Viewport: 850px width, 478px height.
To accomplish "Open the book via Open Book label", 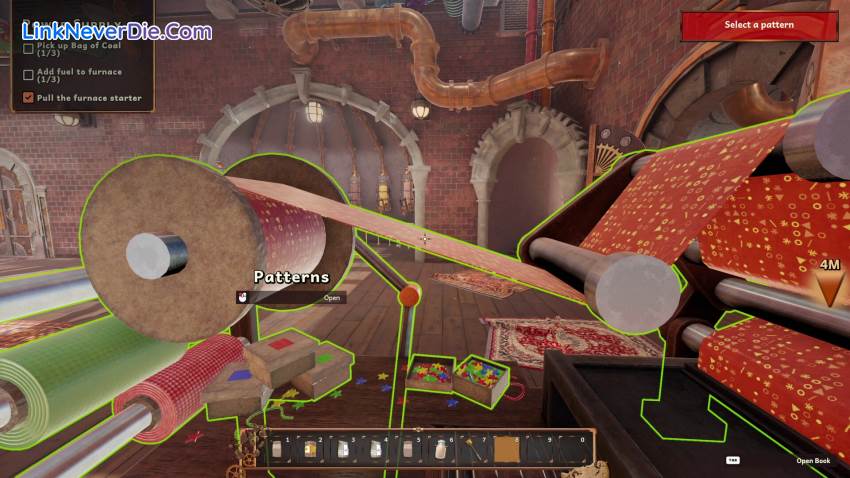I will [x=812, y=461].
